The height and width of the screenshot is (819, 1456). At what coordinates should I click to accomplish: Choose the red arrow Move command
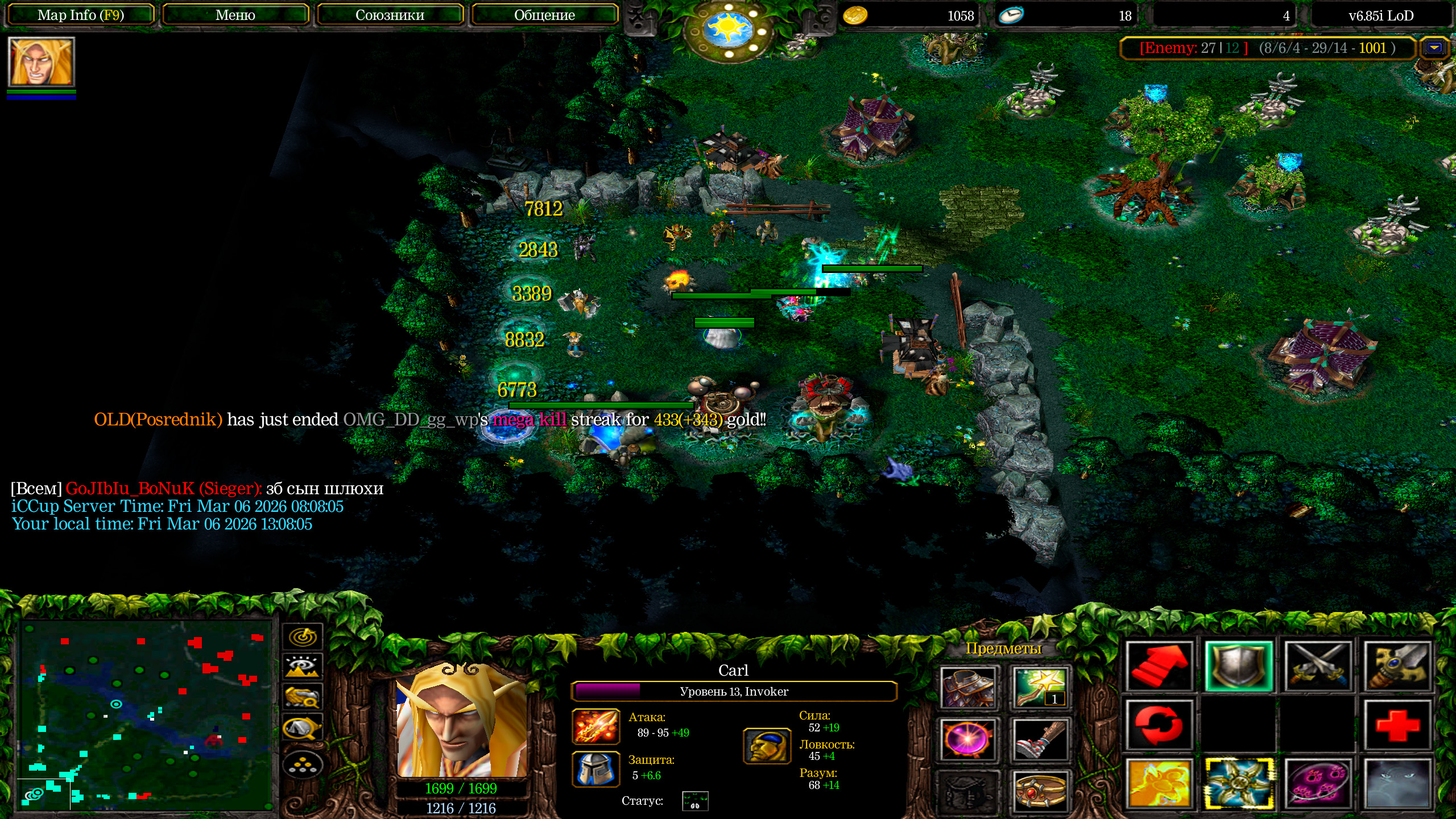[1159, 667]
